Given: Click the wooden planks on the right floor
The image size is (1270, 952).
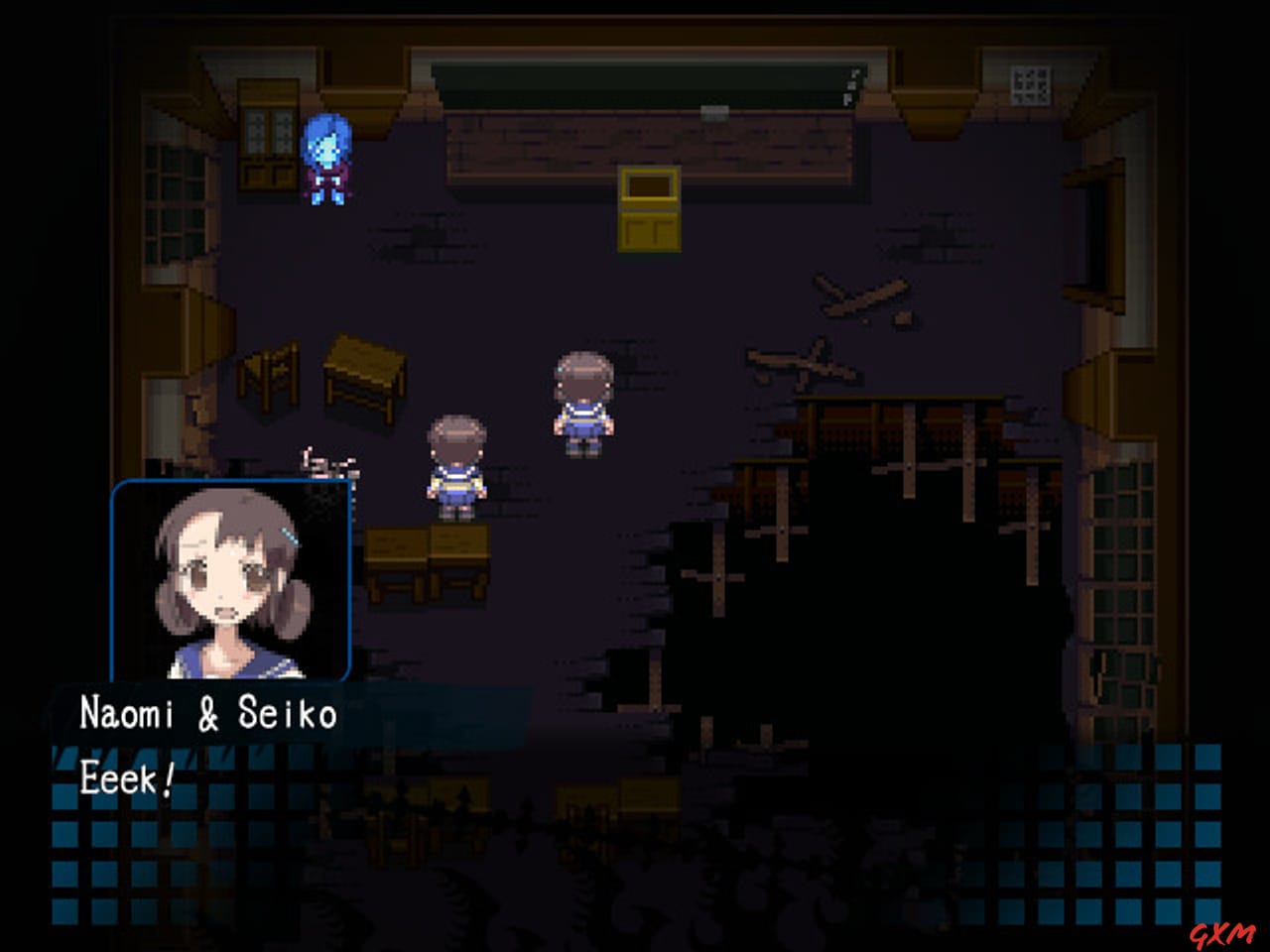Looking at the screenshot, I should click(853, 297).
